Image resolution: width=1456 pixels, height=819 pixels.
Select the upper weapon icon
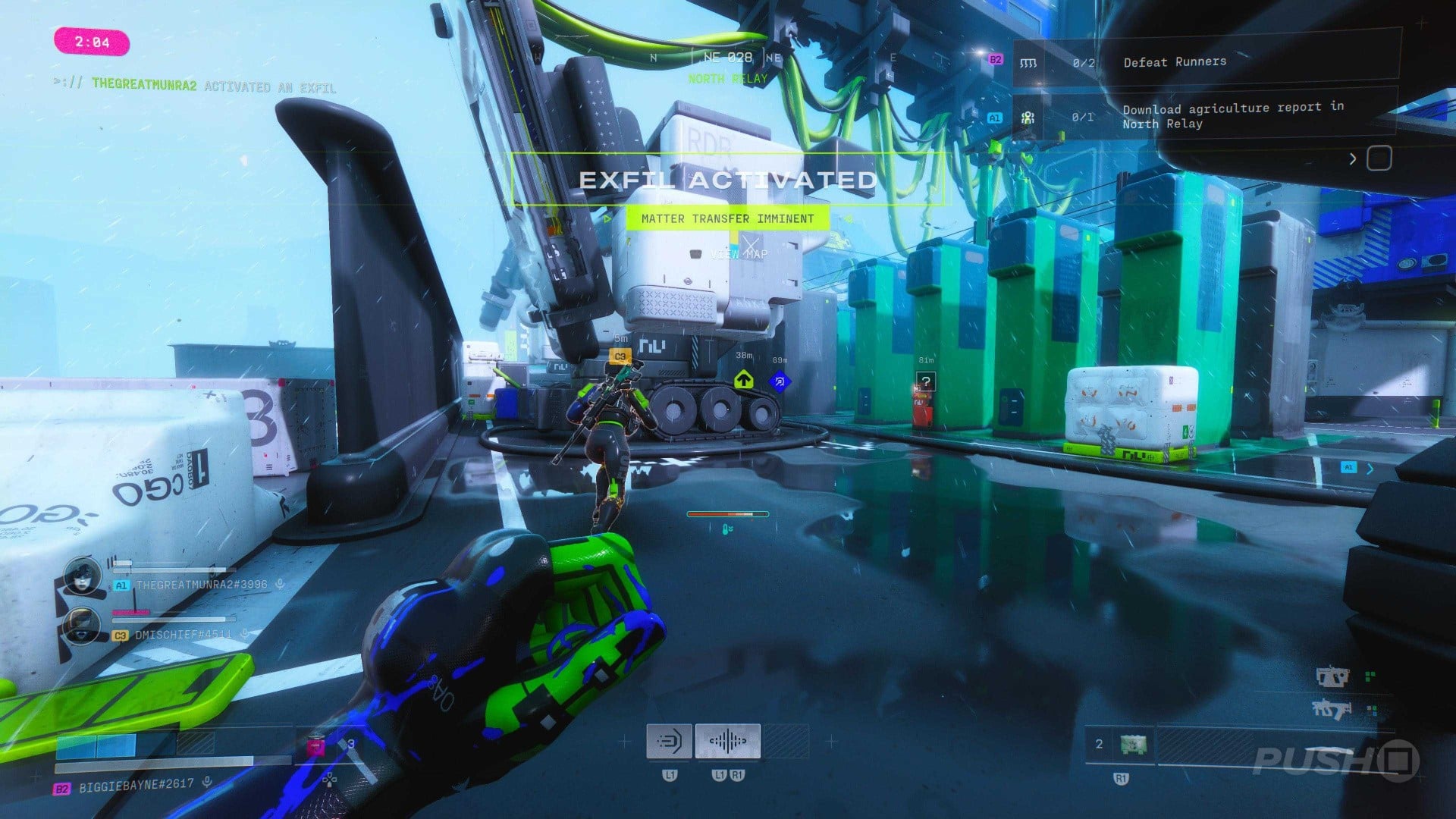click(x=1332, y=676)
